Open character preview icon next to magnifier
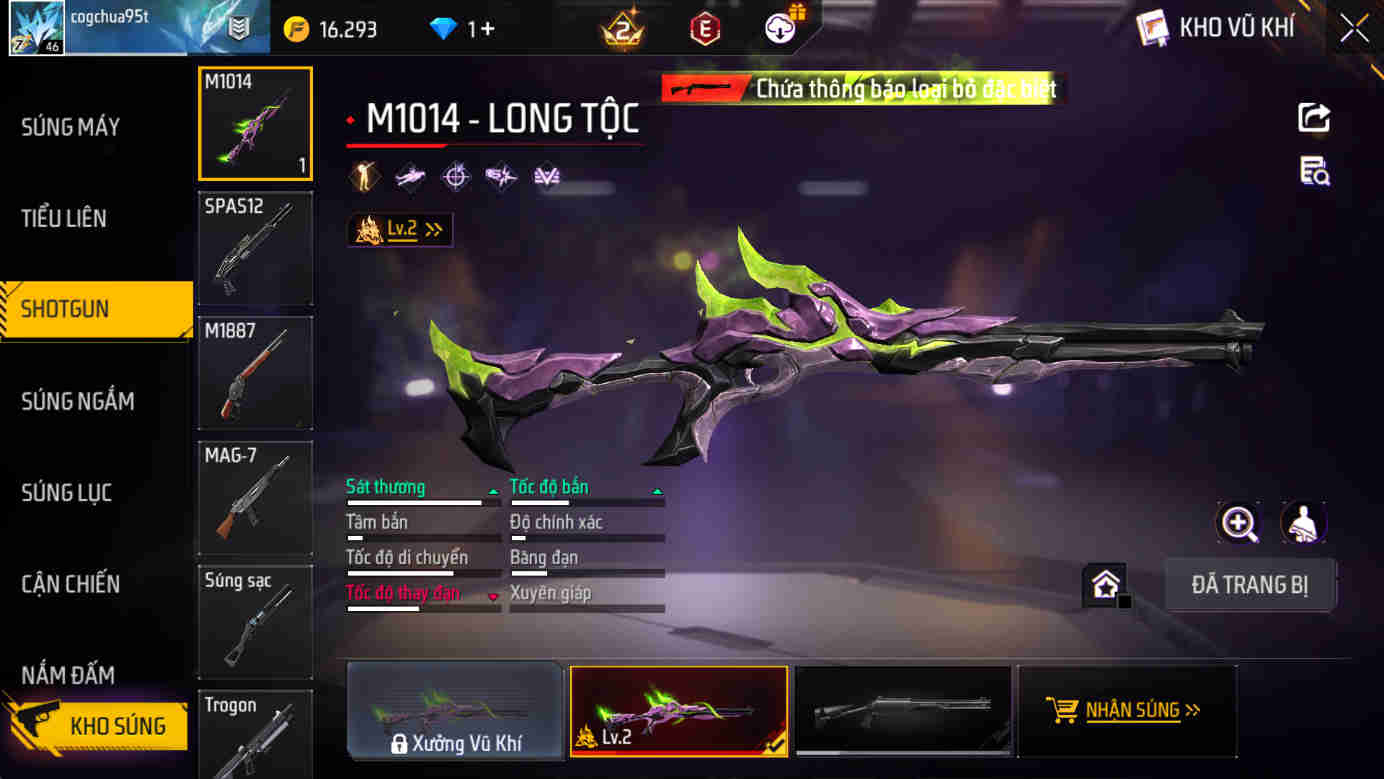Image resolution: width=1384 pixels, height=779 pixels. (1301, 523)
